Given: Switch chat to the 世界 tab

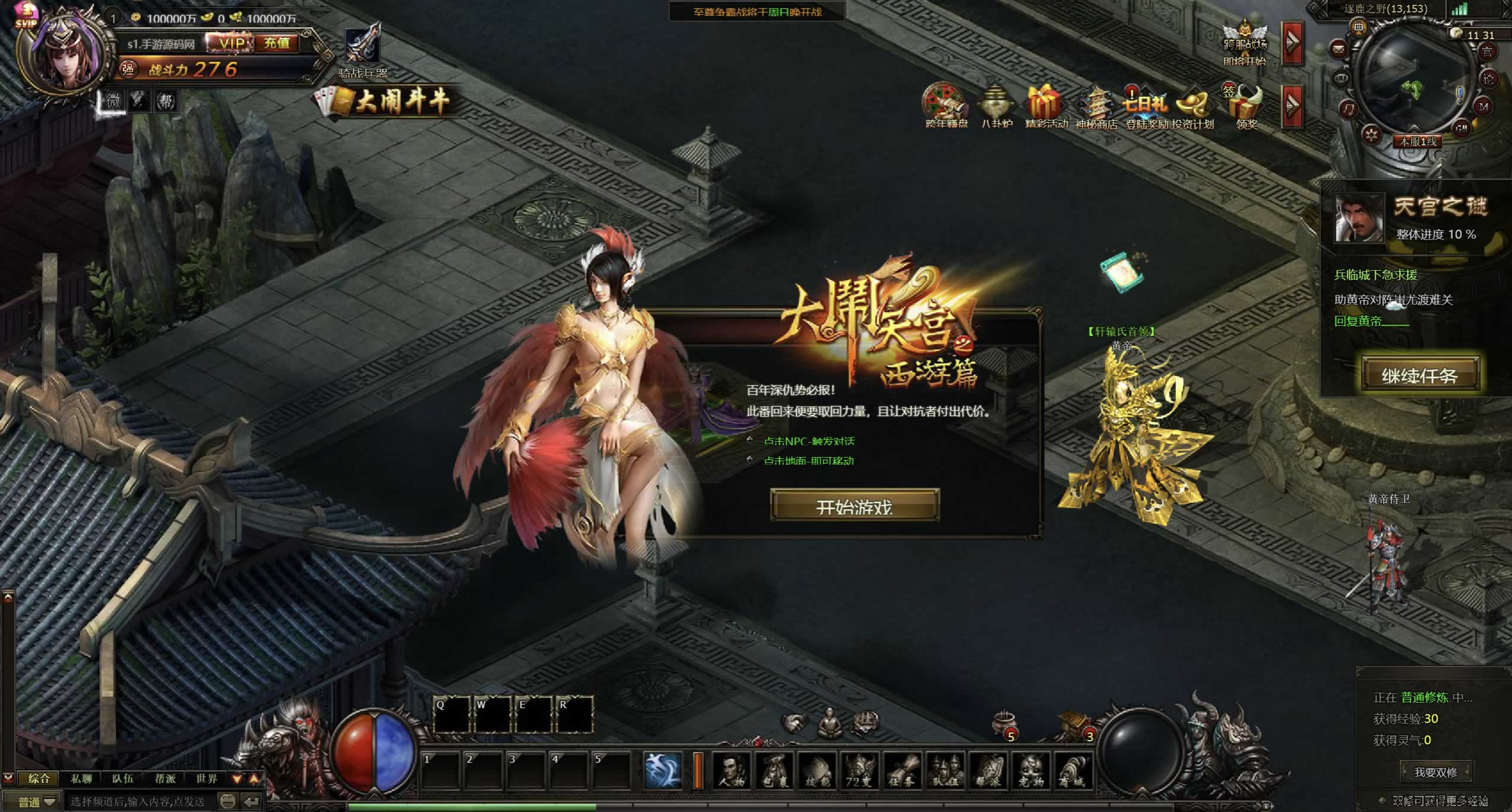Looking at the screenshot, I should 207,778.
